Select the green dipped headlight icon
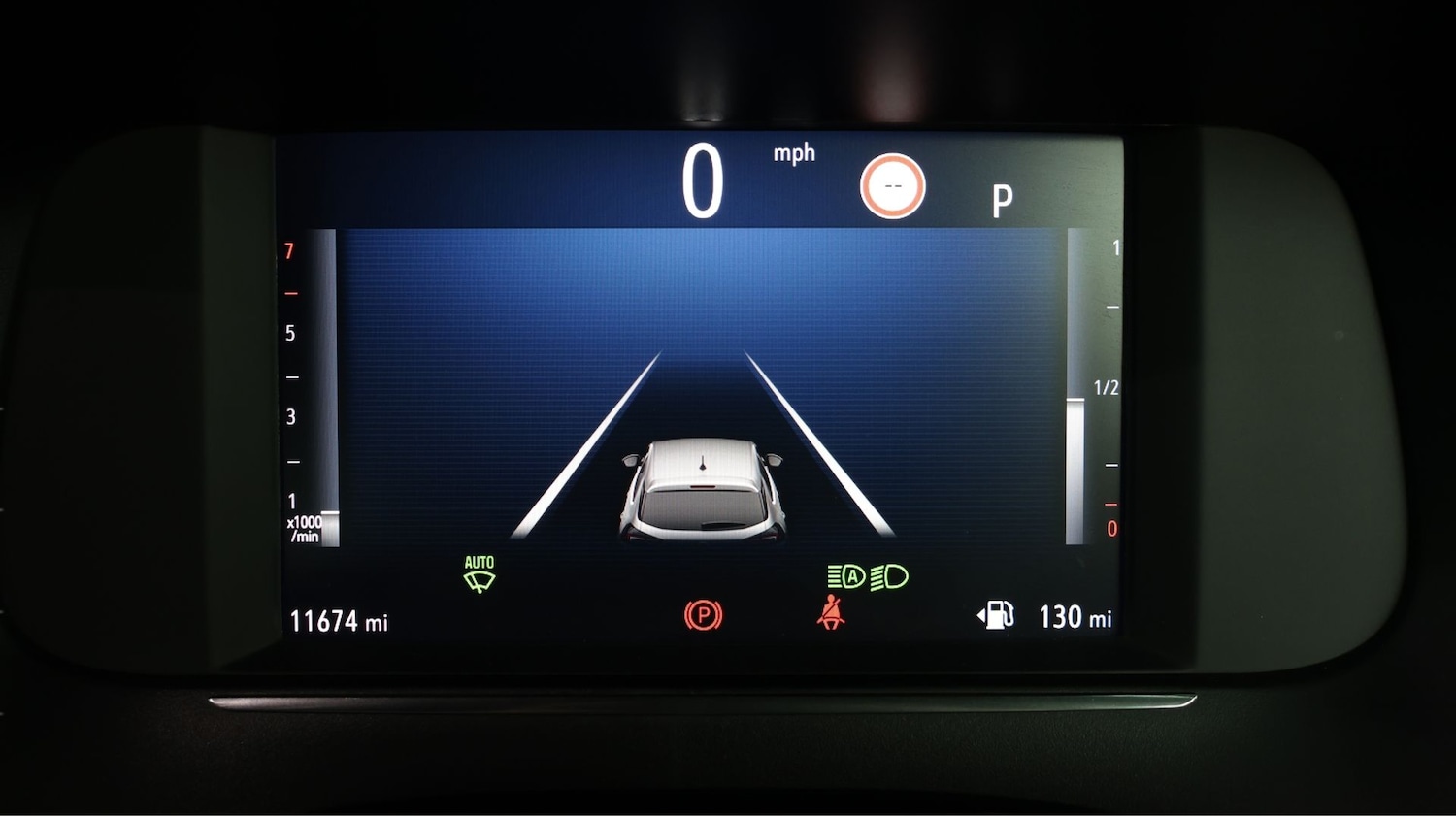 coord(889,577)
